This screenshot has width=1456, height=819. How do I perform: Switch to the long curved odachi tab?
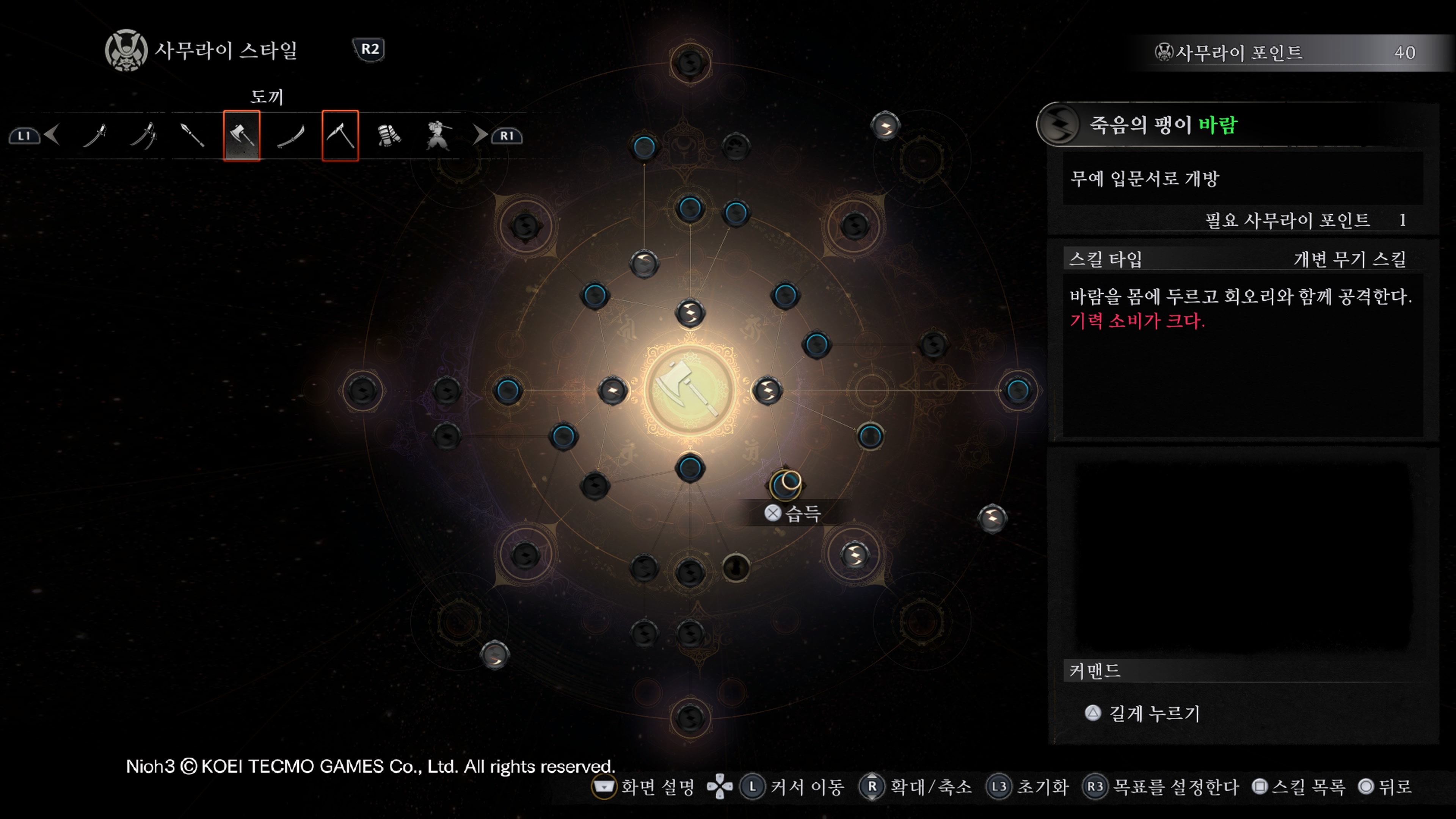pos(291,136)
